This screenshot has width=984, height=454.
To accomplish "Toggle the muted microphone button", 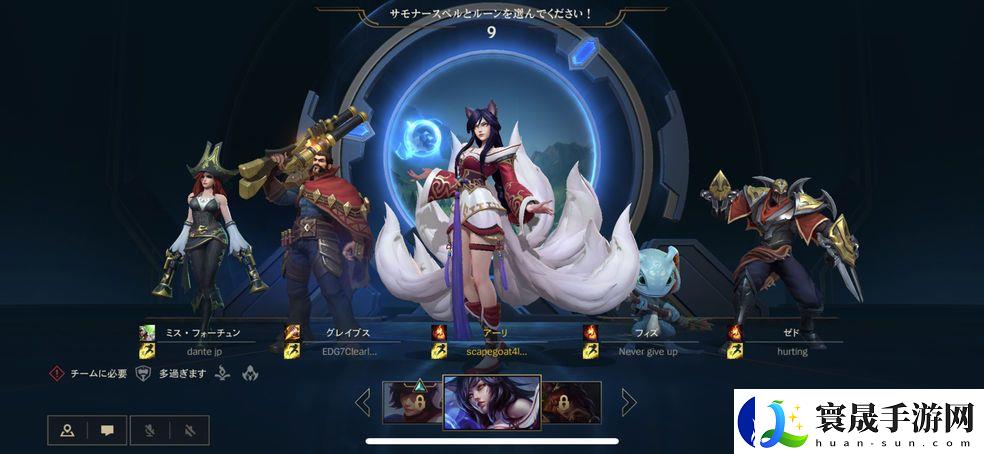I will 147,431.
